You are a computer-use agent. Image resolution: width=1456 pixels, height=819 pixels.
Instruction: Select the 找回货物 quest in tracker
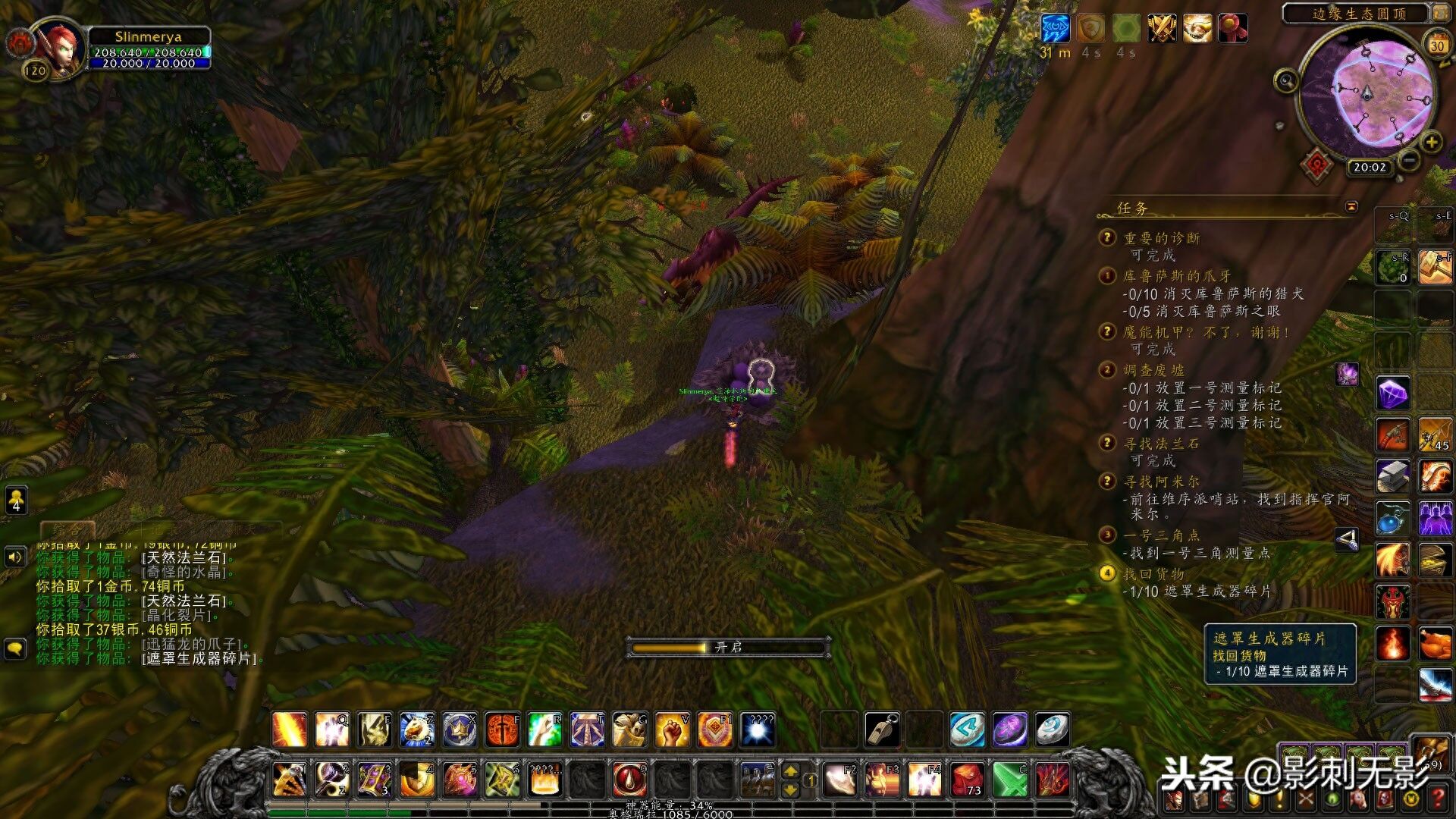coord(1153,574)
